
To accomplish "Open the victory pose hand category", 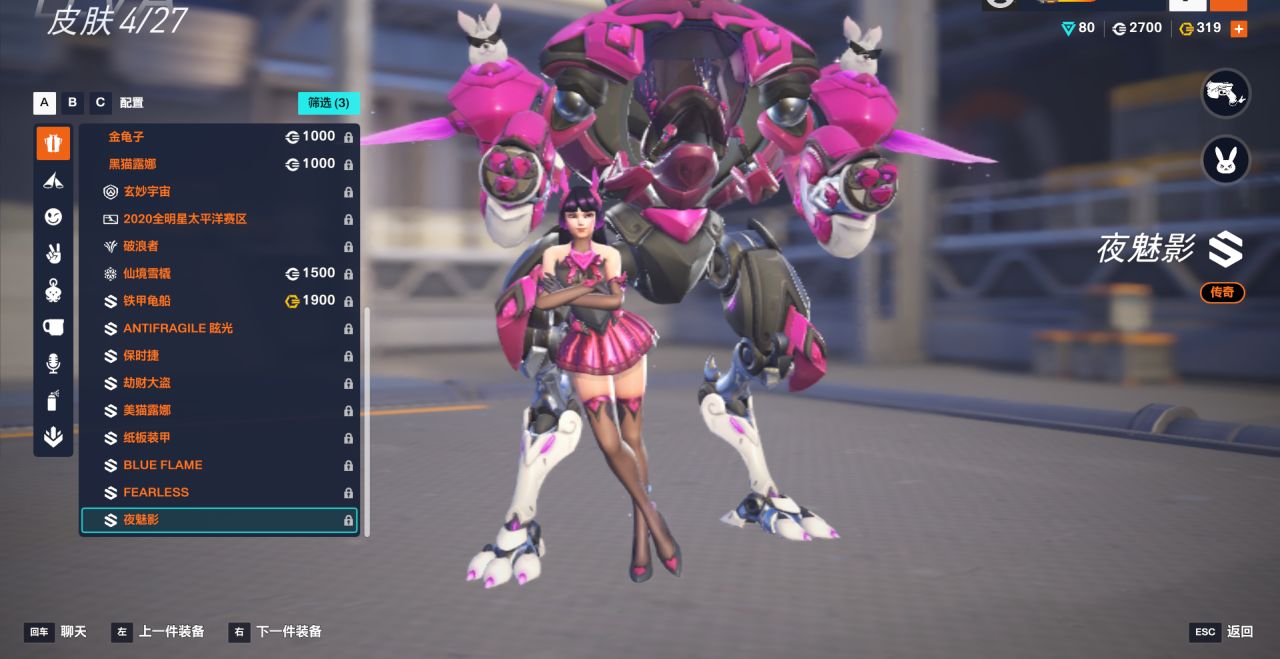I will click(x=53, y=254).
